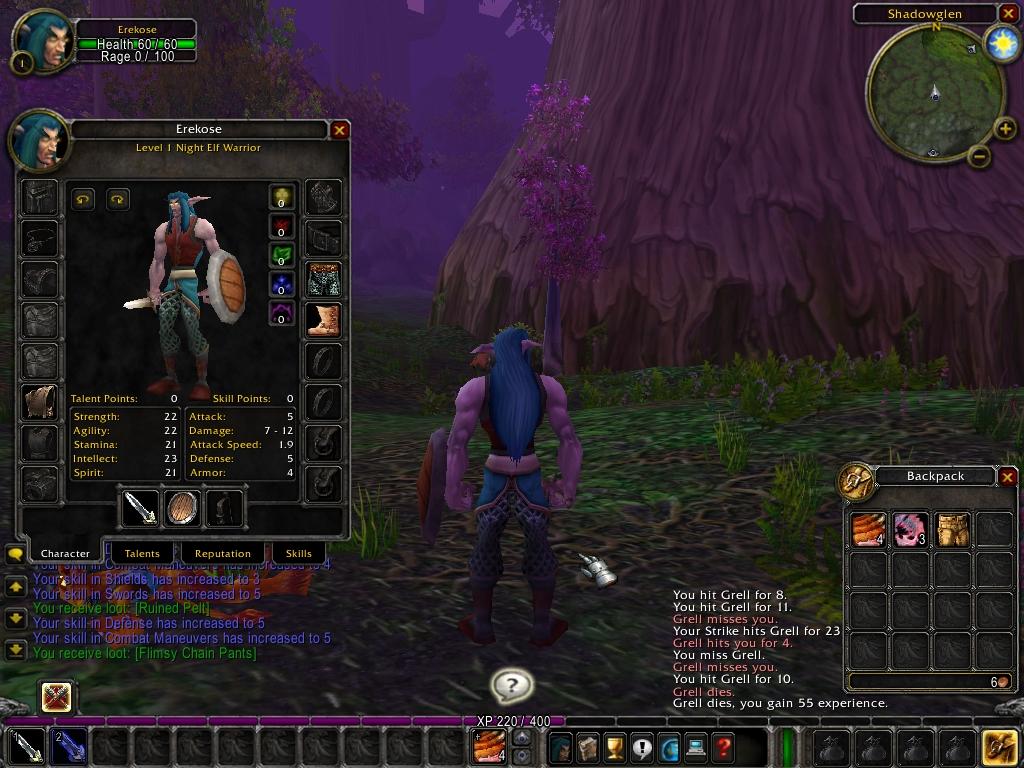Image resolution: width=1024 pixels, height=768 pixels.
Task: Select the equipped sword weapon slot
Action: (x=140, y=508)
